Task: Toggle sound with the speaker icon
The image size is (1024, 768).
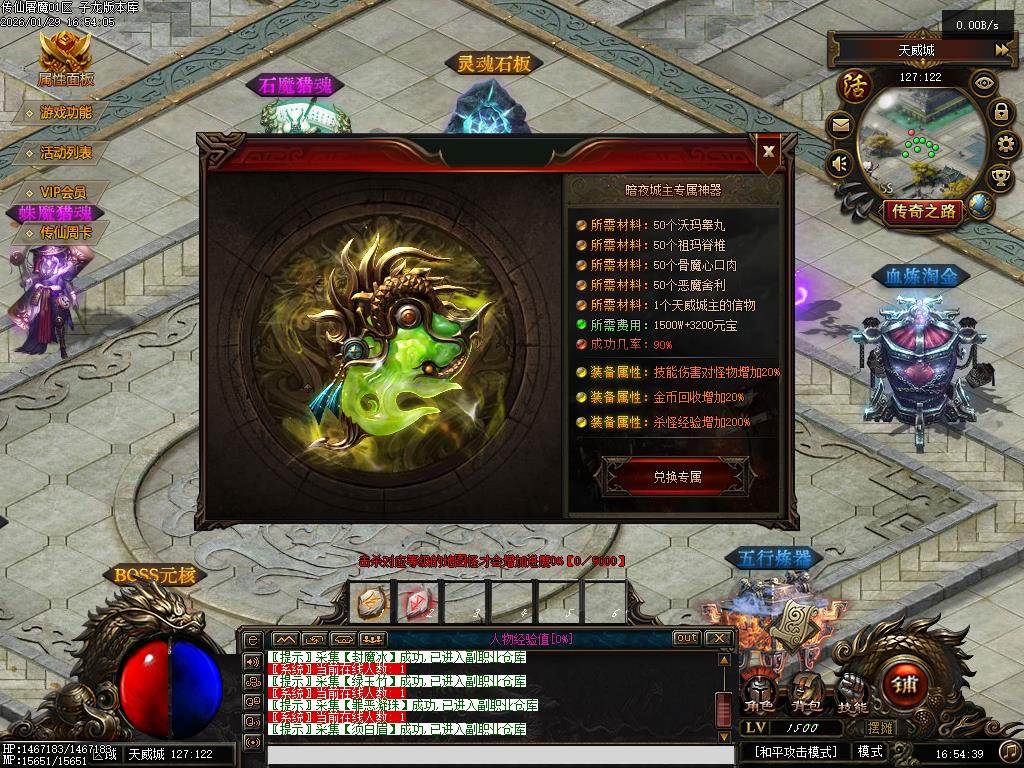Action: [x=840, y=163]
